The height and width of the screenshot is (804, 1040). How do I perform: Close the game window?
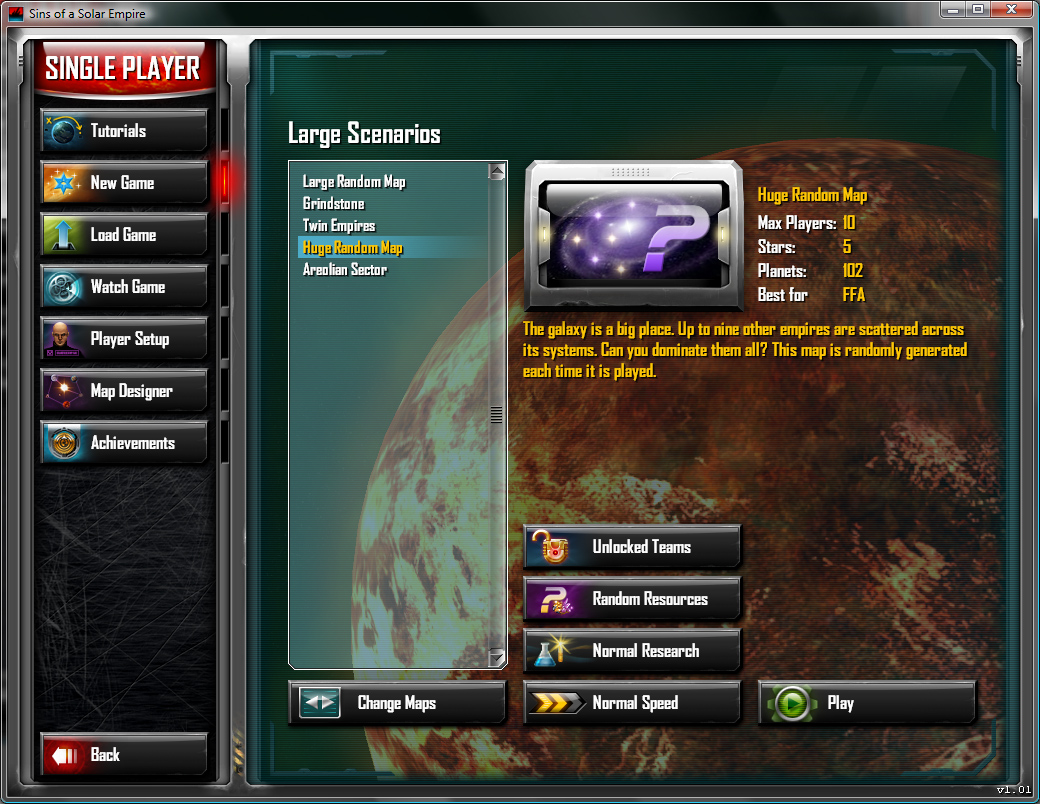coord(1011,9)
